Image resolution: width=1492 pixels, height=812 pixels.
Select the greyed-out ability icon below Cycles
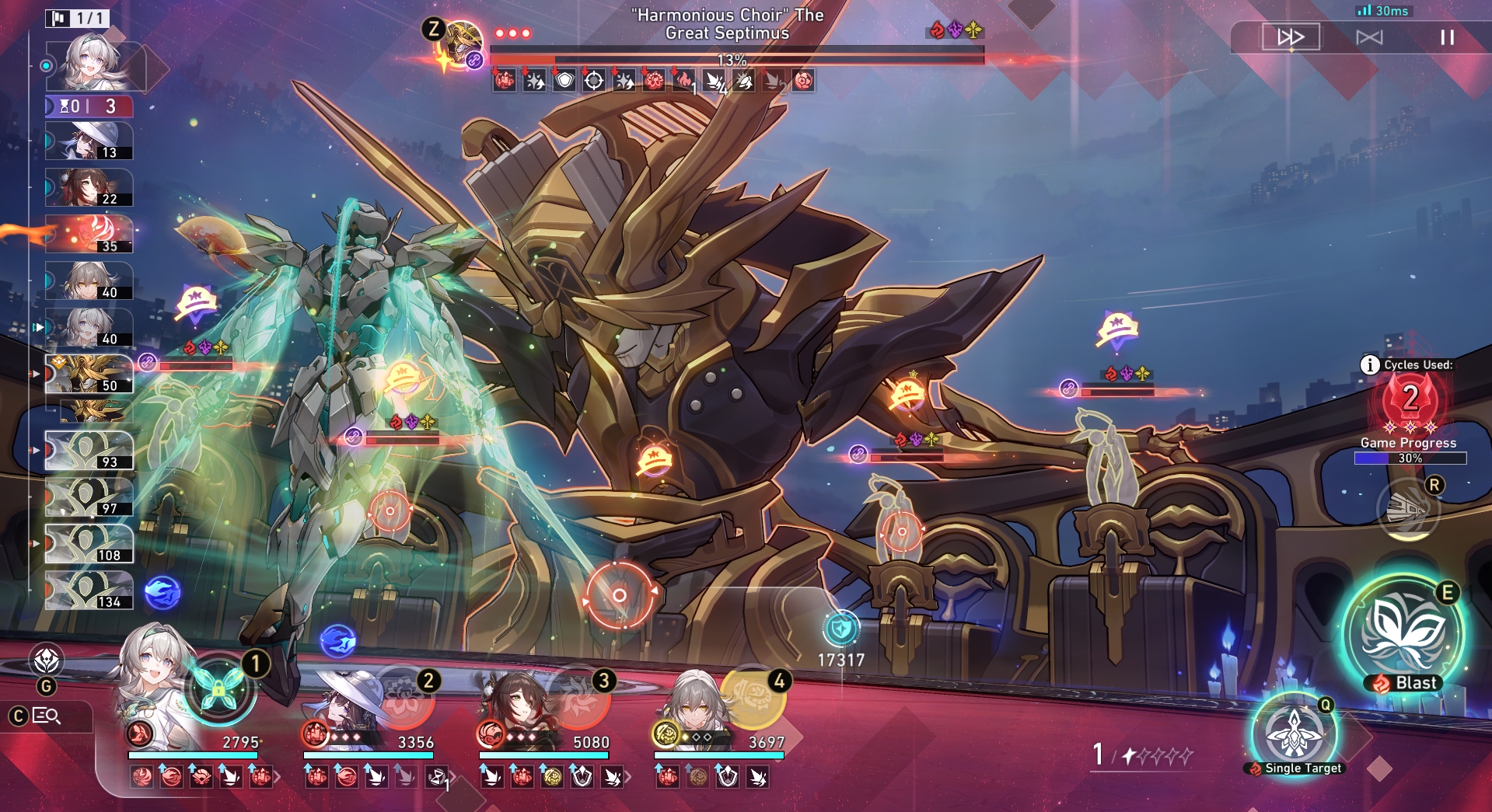click(x=1407, y=510)
